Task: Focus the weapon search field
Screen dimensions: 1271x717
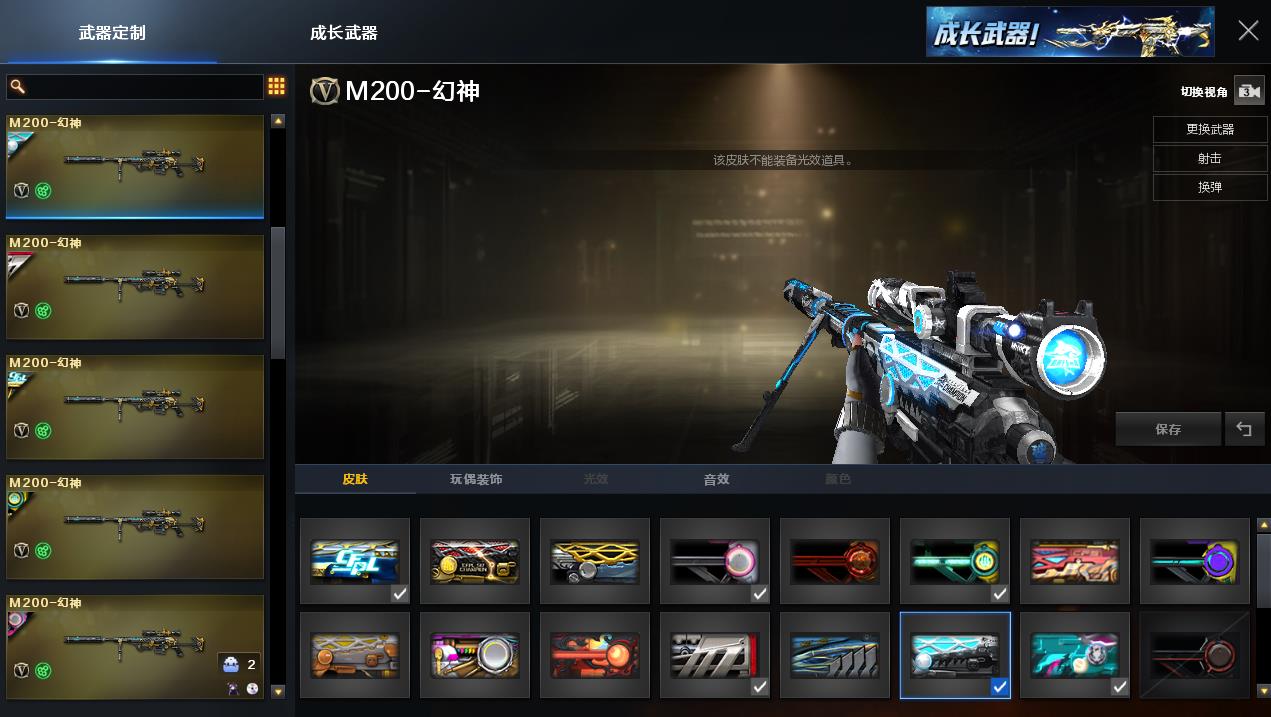Action: [x=135, y=87]
